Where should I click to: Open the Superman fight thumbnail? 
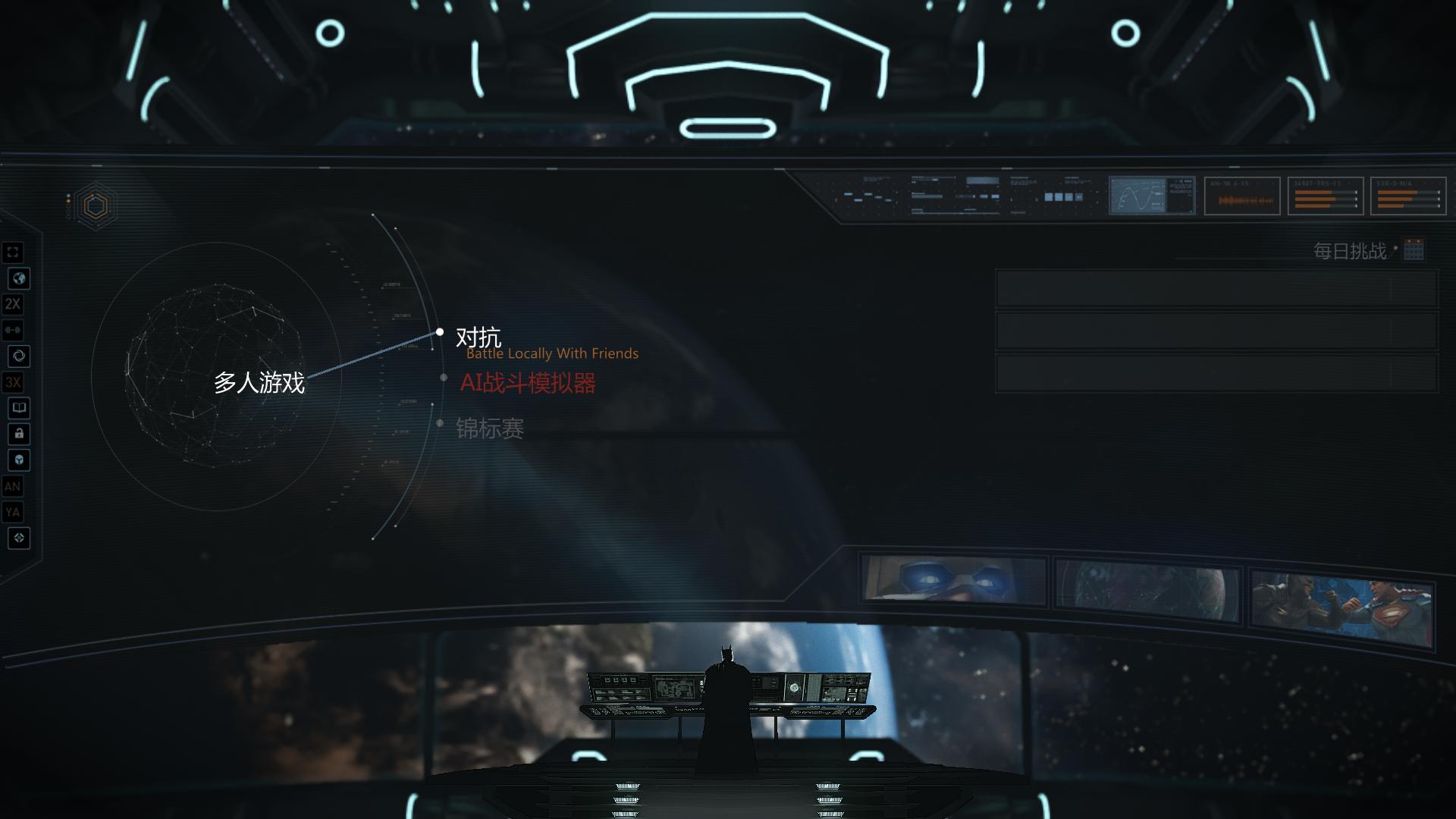tap(1341, 608)
